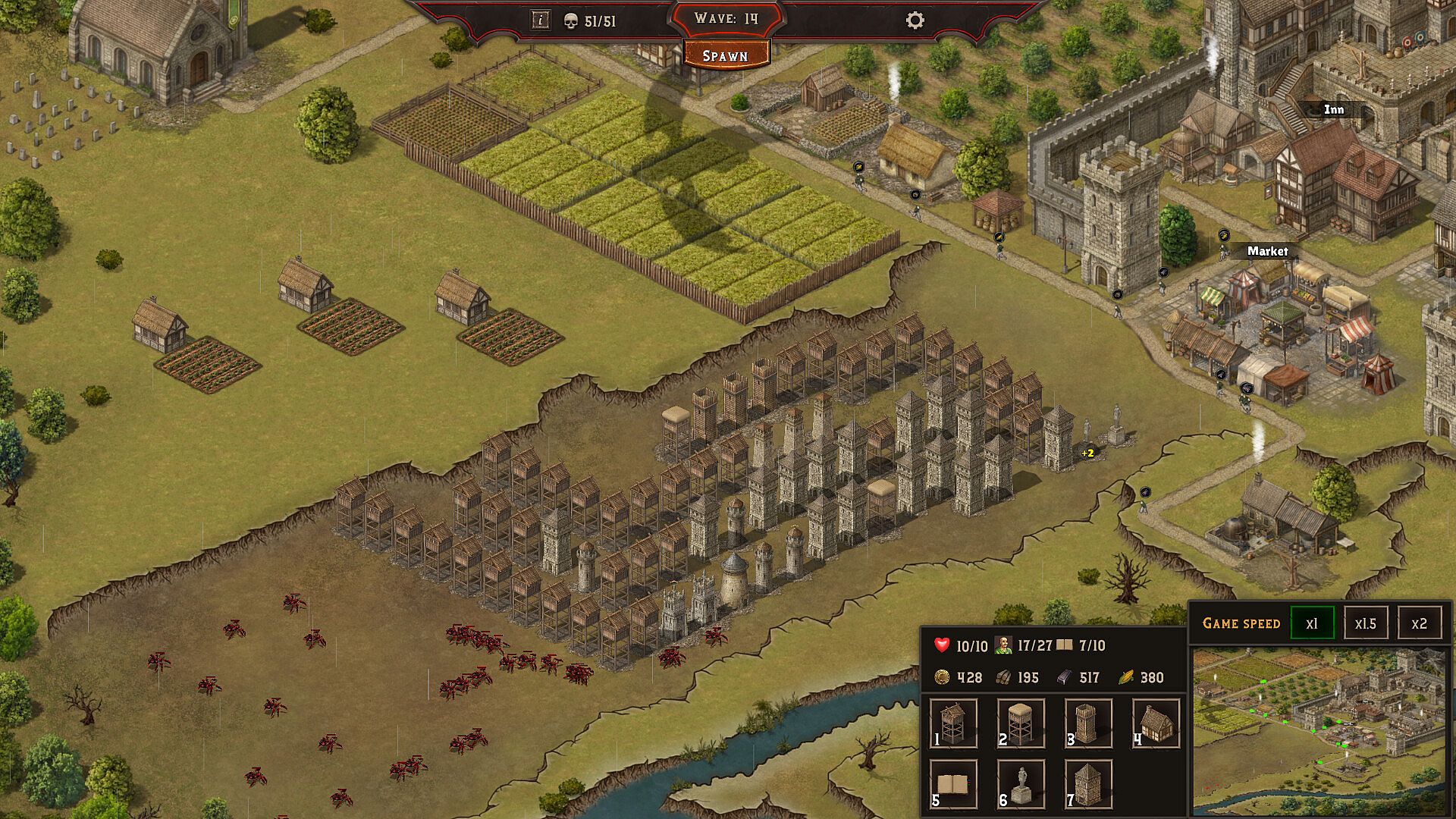Show the wave info panel
1456x819 pixels.
(x=540, y=20)
